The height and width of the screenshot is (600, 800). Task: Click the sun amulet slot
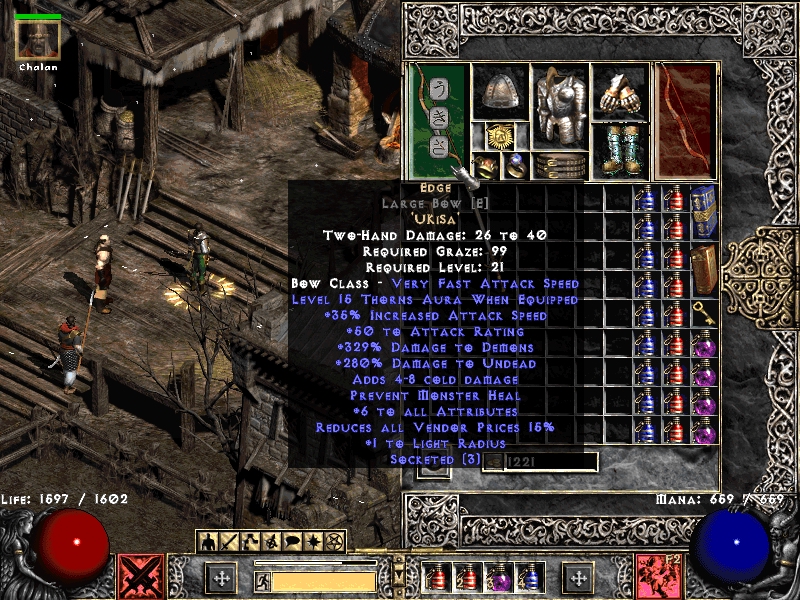point(500,137)
